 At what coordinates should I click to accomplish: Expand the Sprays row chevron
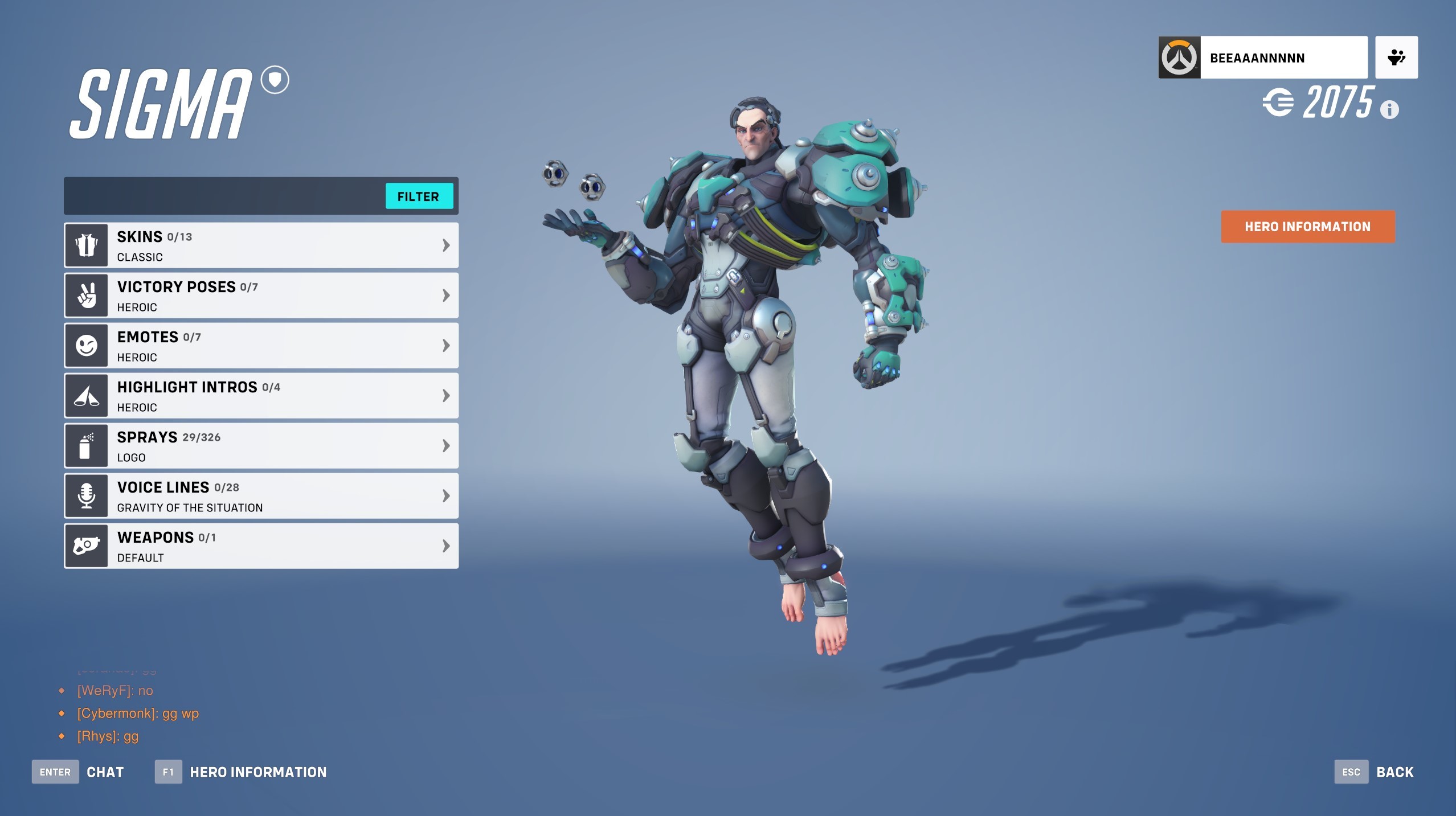point(445,445)
